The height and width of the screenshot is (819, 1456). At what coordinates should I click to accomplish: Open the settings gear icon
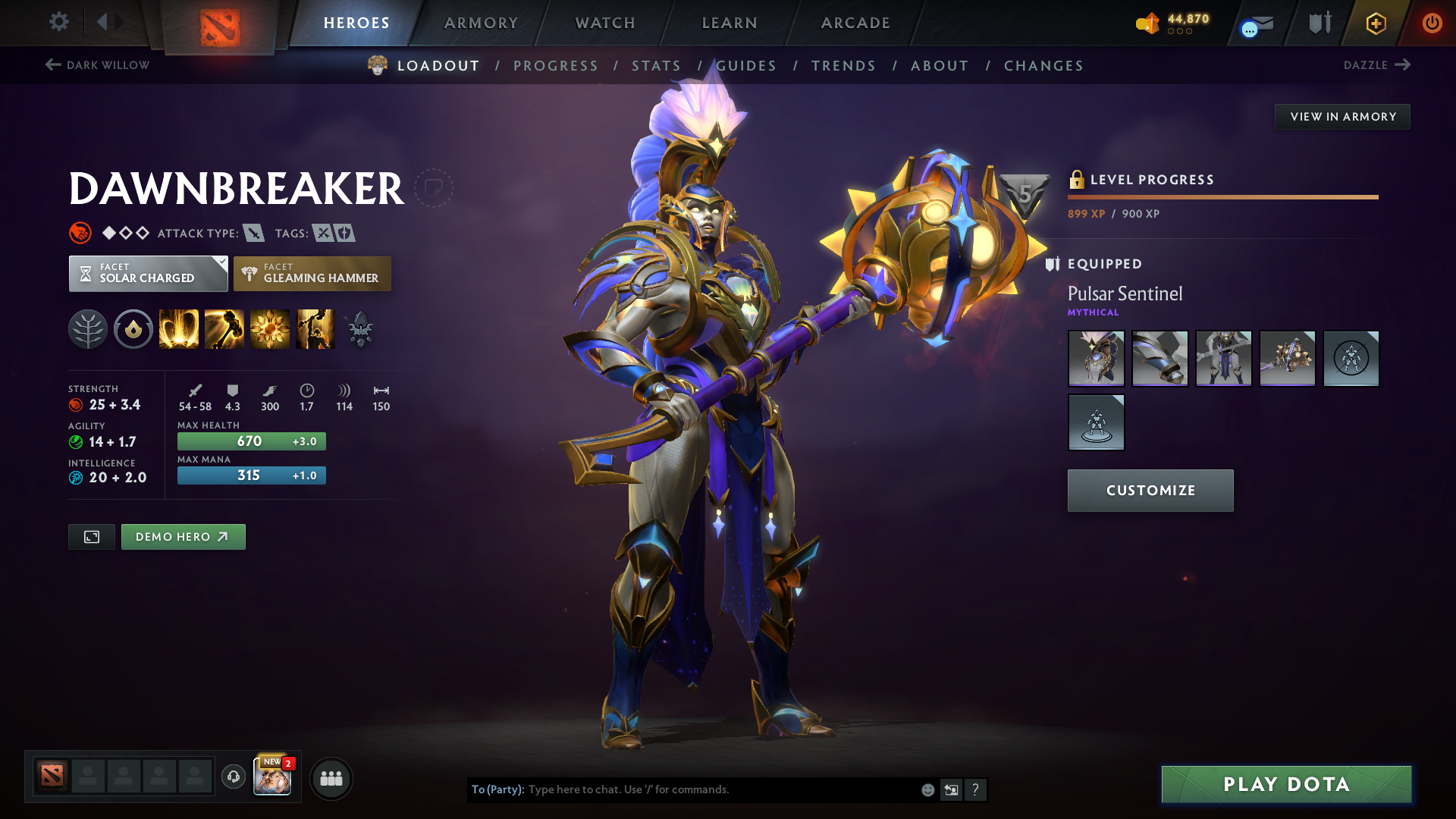coord(58,22)
